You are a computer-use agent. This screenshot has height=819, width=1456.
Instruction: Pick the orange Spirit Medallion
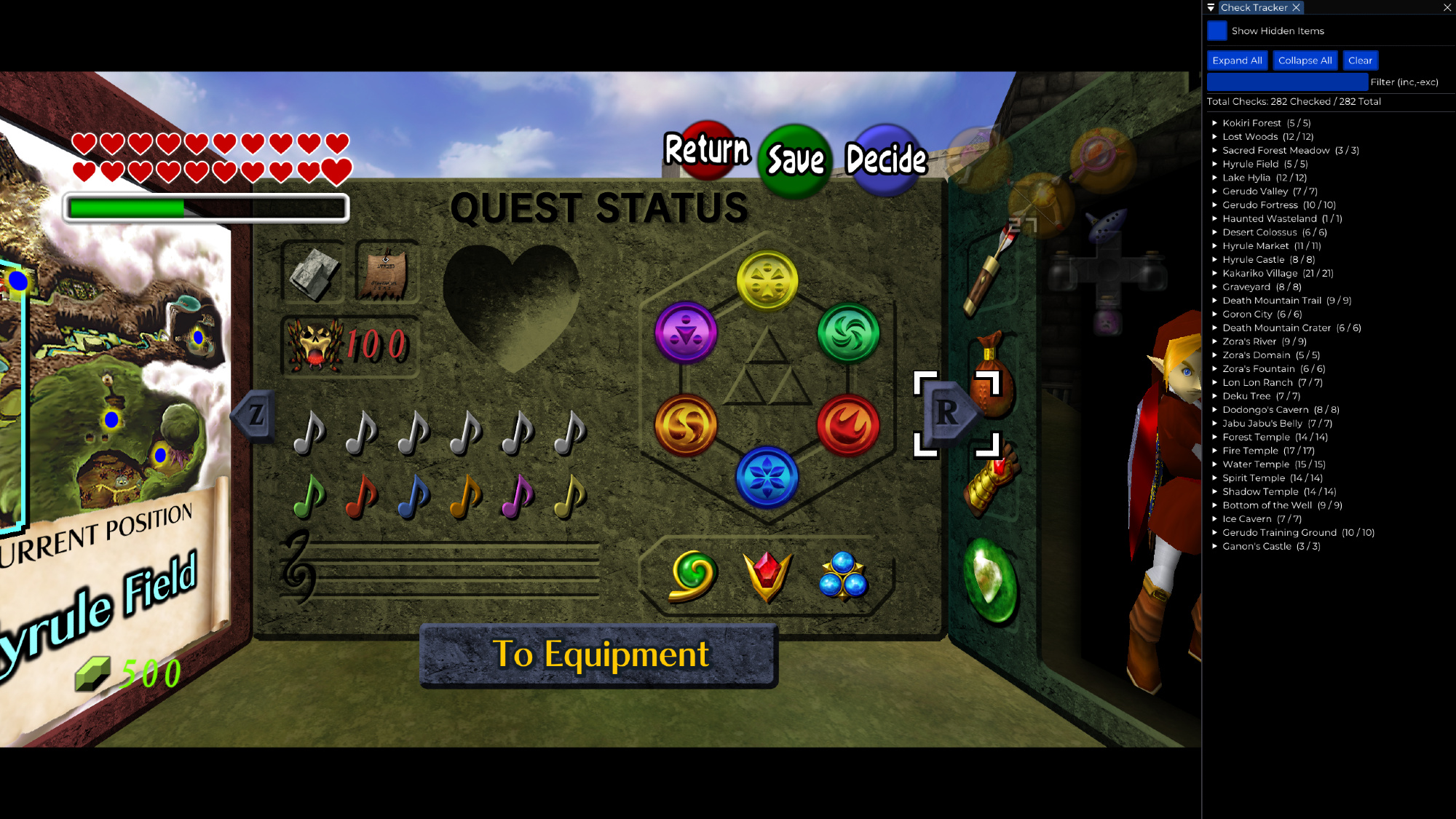coord(686,425)
